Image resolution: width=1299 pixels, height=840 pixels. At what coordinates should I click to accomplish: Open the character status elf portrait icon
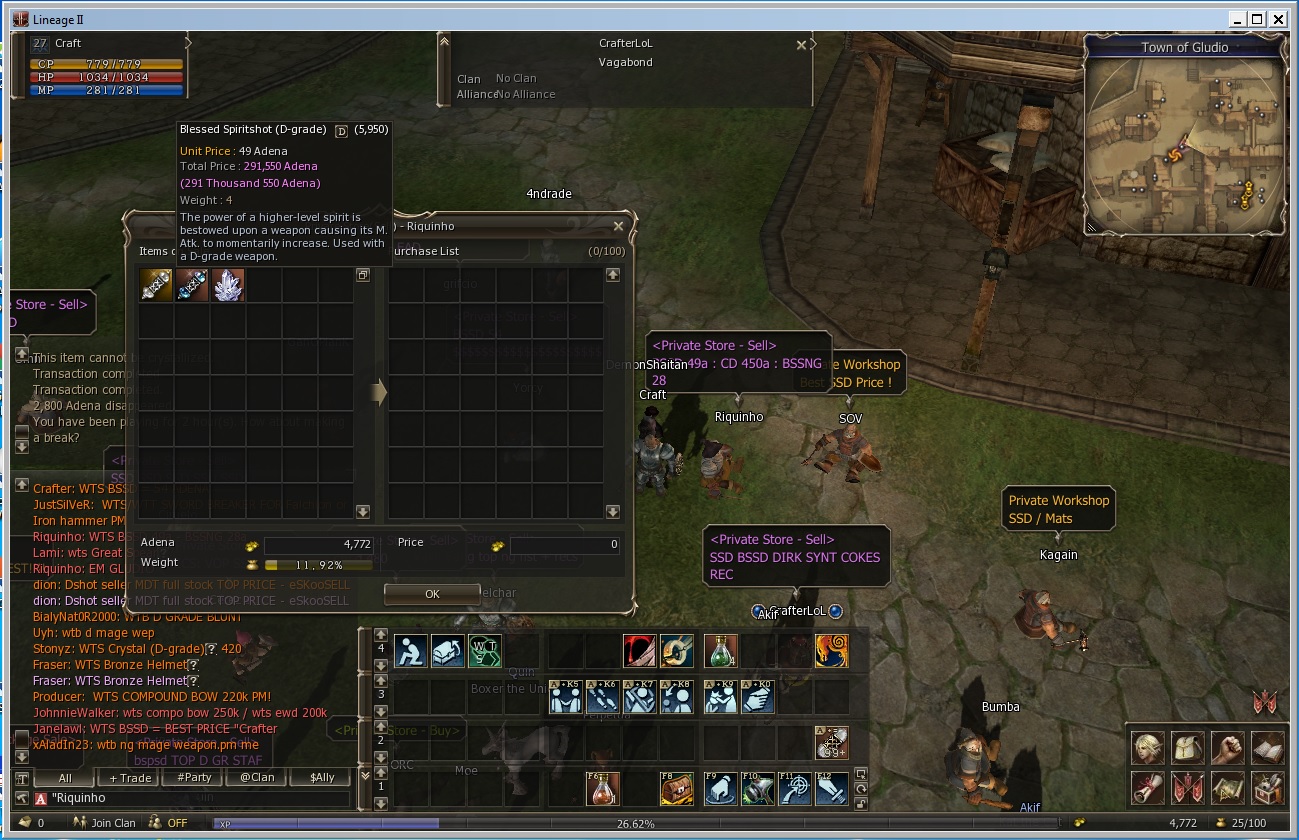1148,747
